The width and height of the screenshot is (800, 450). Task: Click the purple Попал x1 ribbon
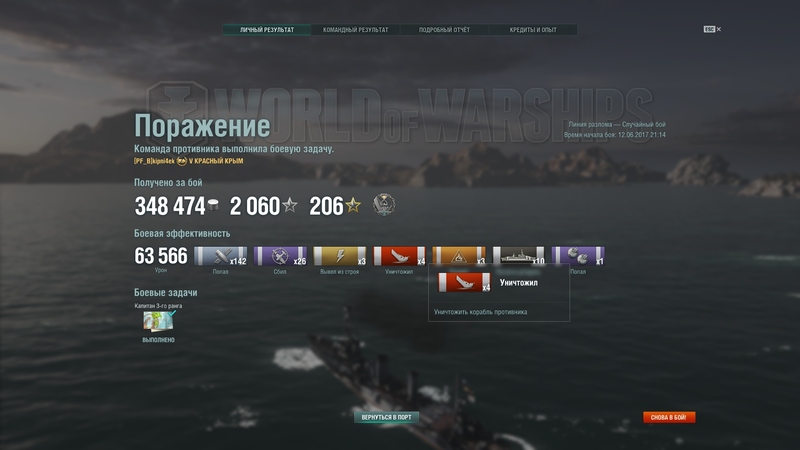pos(578,256)
